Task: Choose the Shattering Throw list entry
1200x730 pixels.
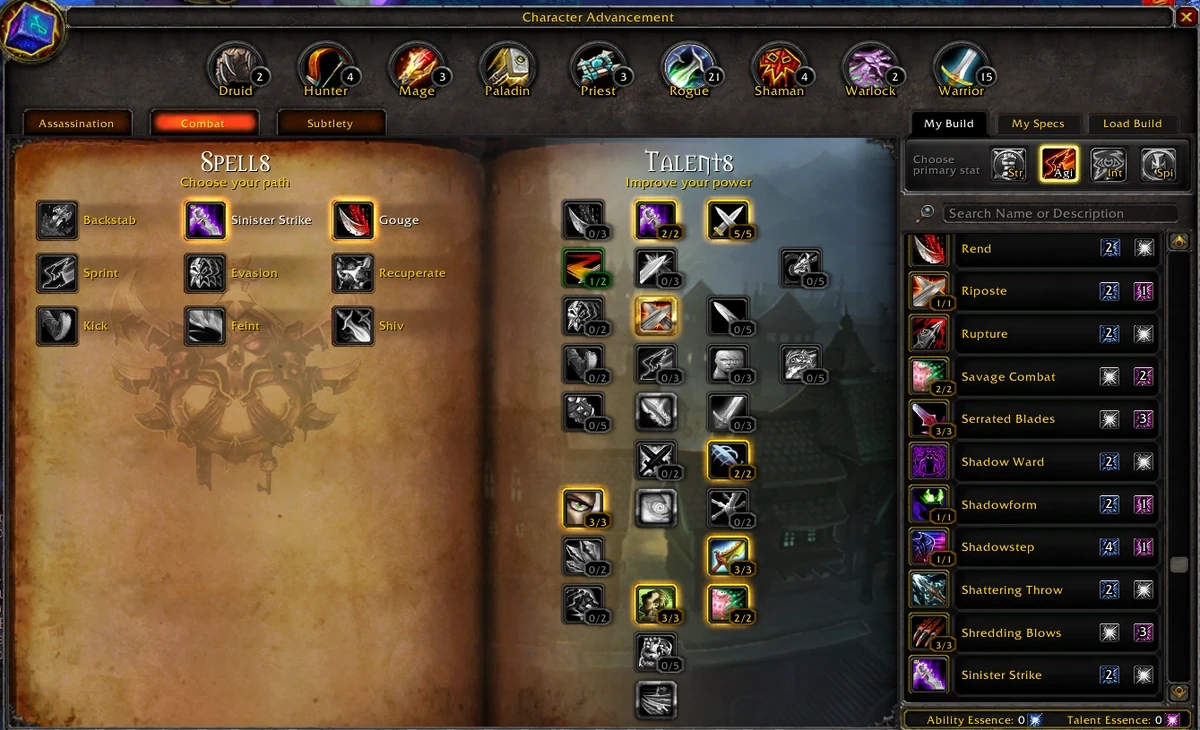Action: coord(1011,590)
